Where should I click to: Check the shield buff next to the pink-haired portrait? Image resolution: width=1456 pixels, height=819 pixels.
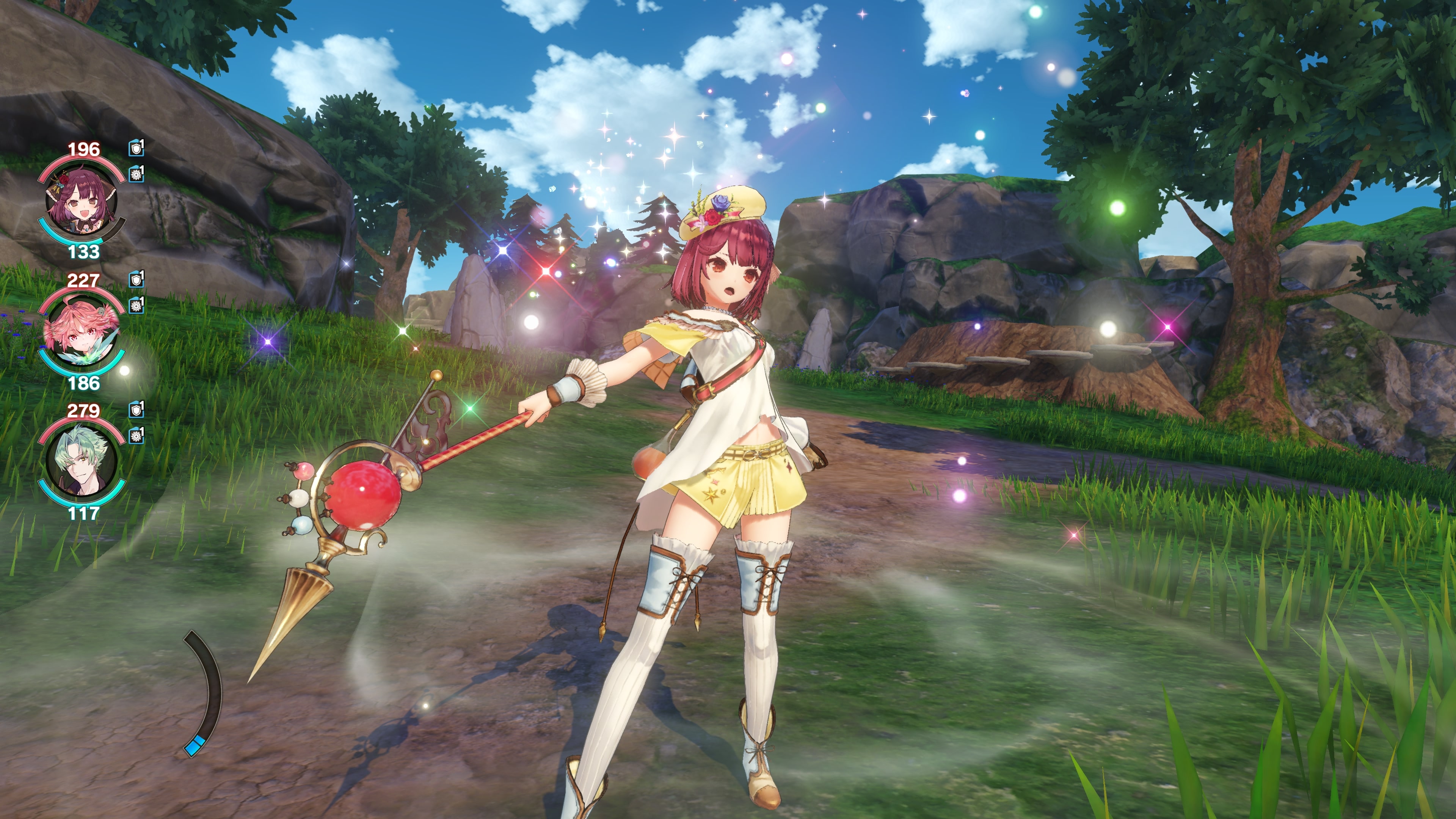pyautogui.click(x=136, y=279)
